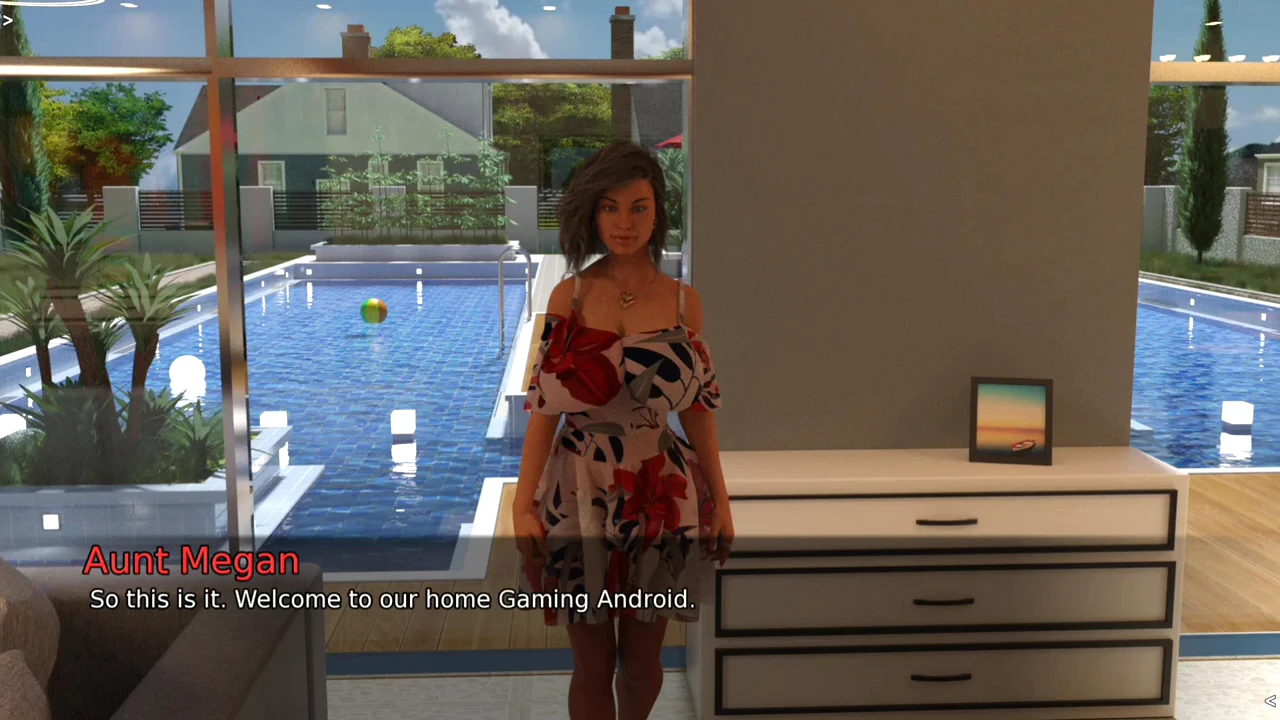
Task: Click the white chevron in the top-left corner
Action: (x=8, y=18)
